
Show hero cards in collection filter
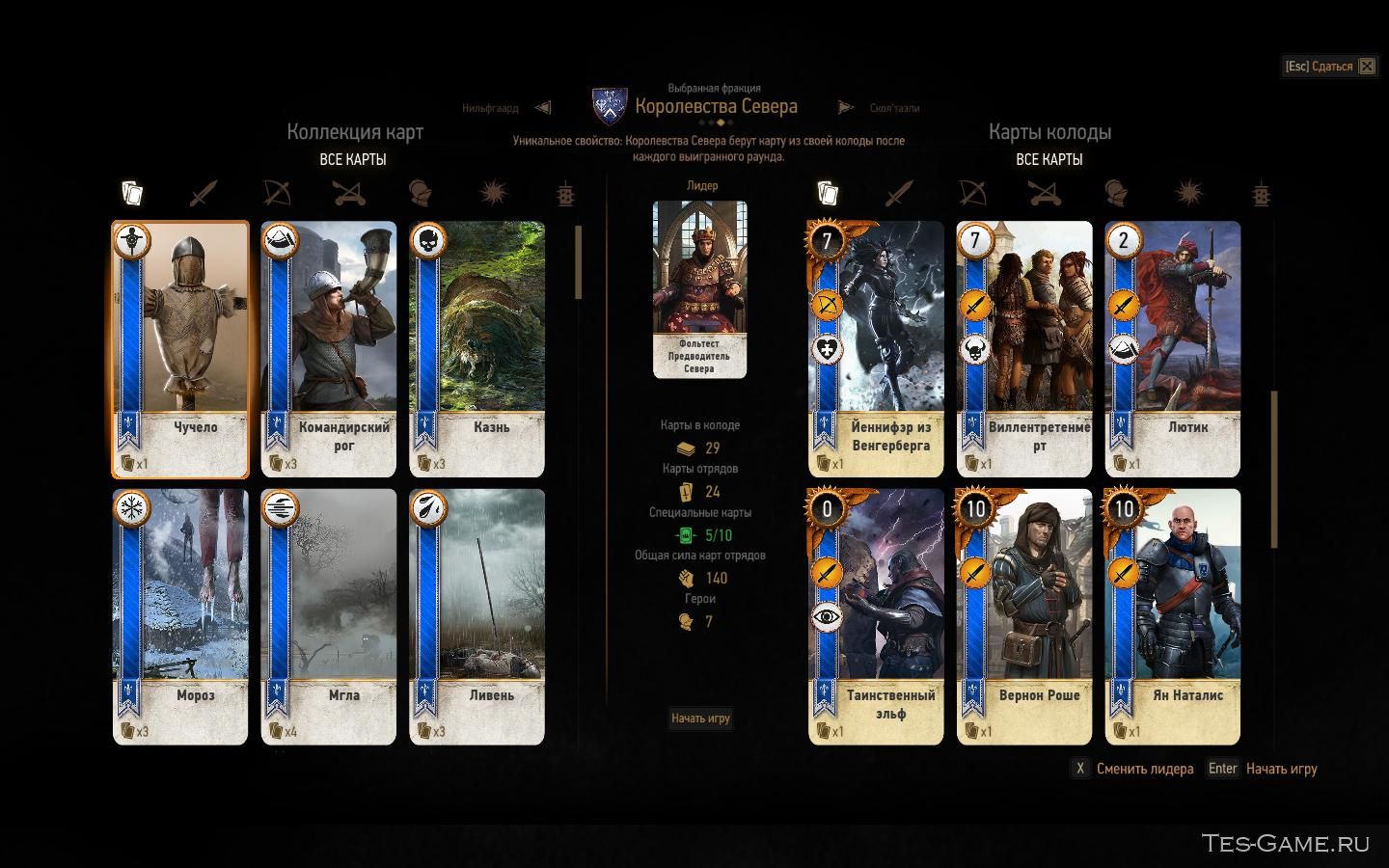coord(419,194)
